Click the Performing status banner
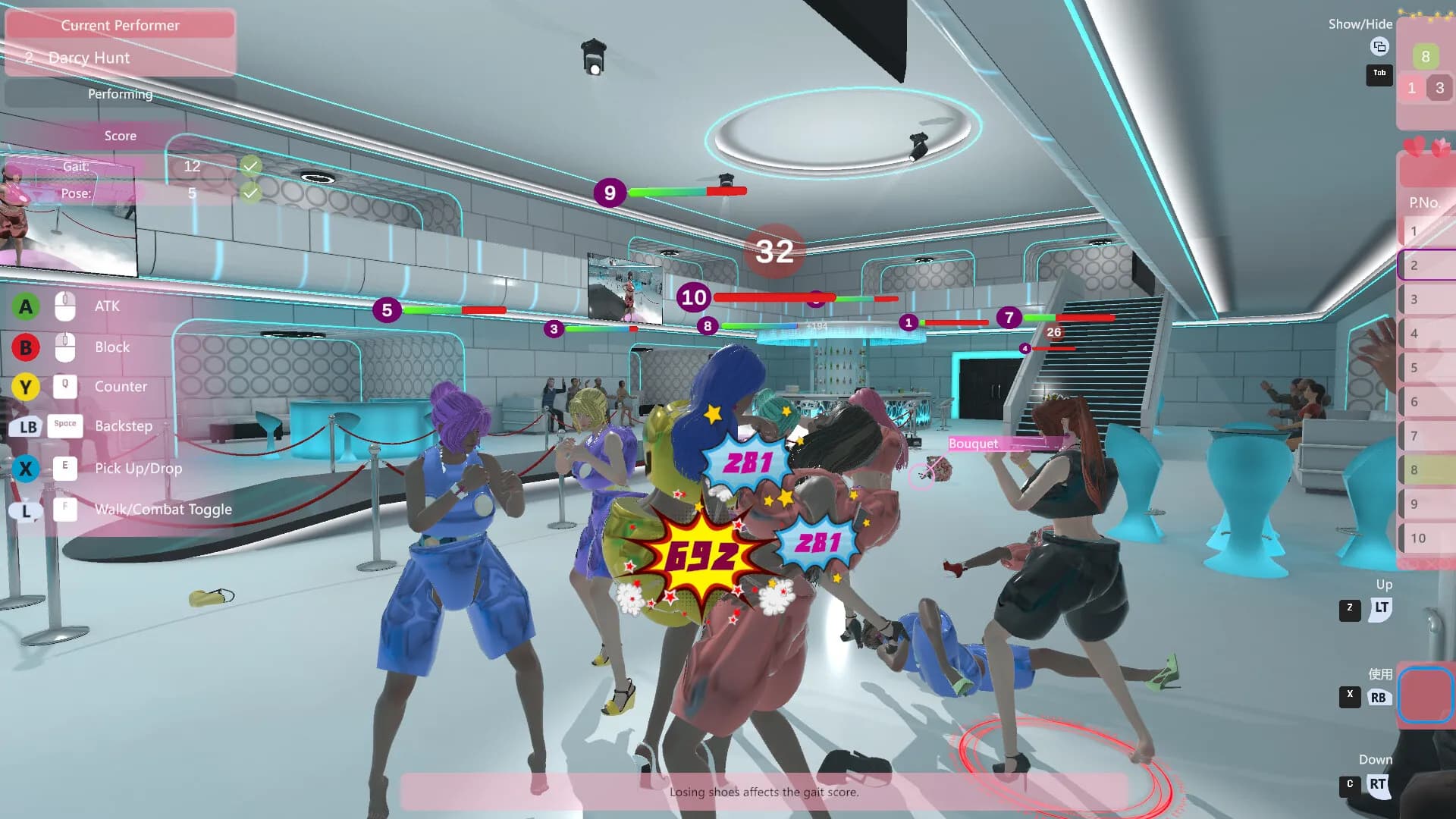 click(120, 93)
